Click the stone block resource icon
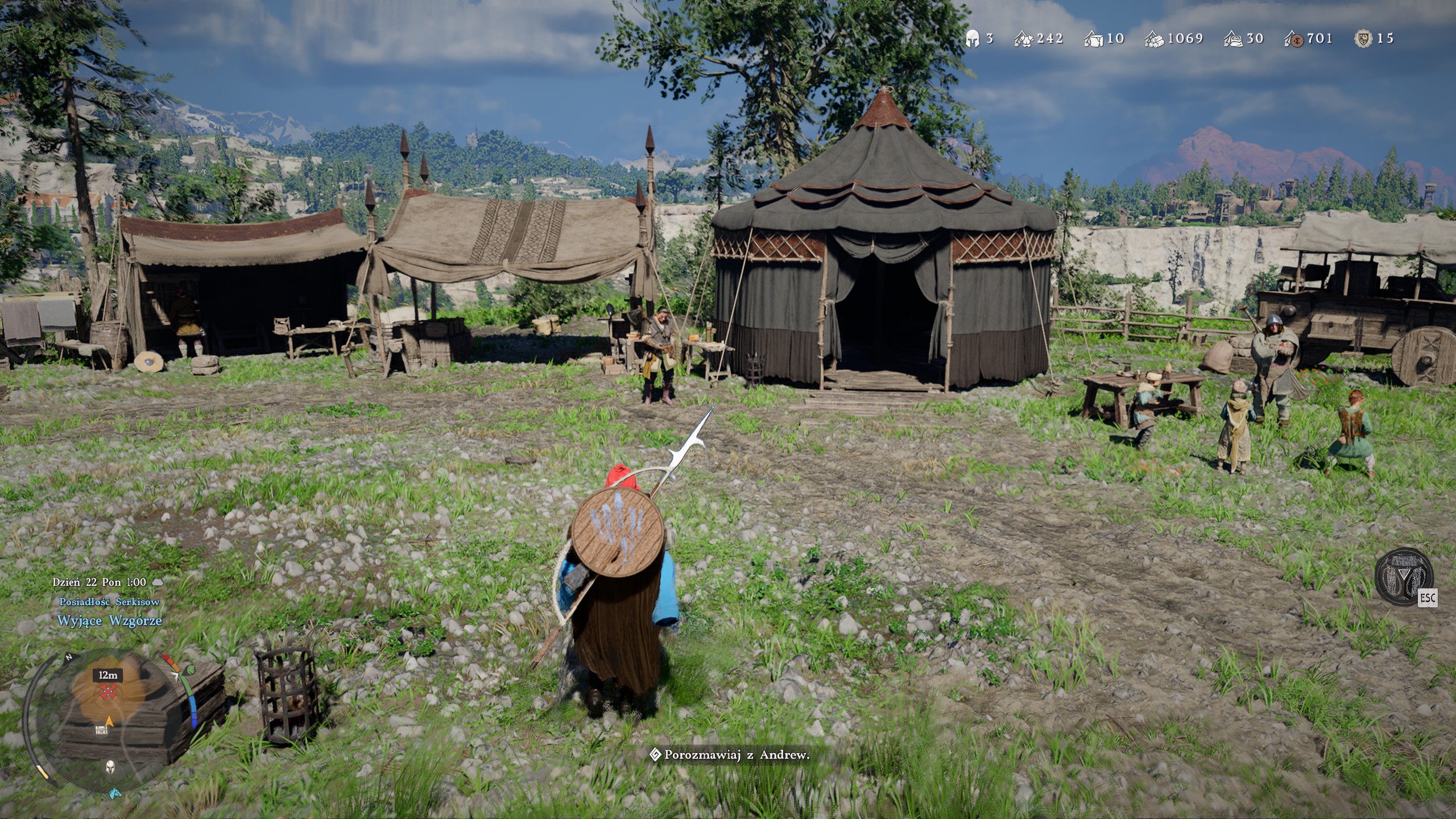The width and height of the screenshot is (1456, 819). coord(1093,39)
